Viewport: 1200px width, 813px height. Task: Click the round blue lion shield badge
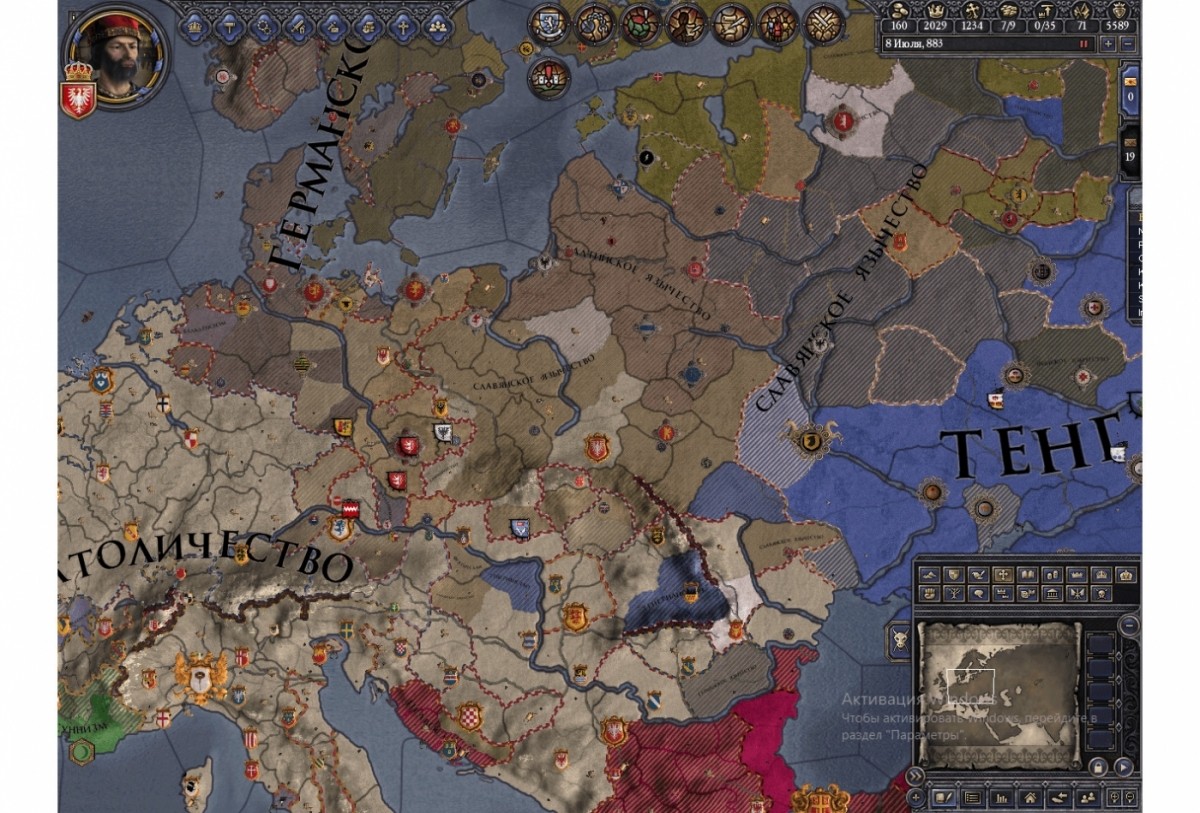549,24
